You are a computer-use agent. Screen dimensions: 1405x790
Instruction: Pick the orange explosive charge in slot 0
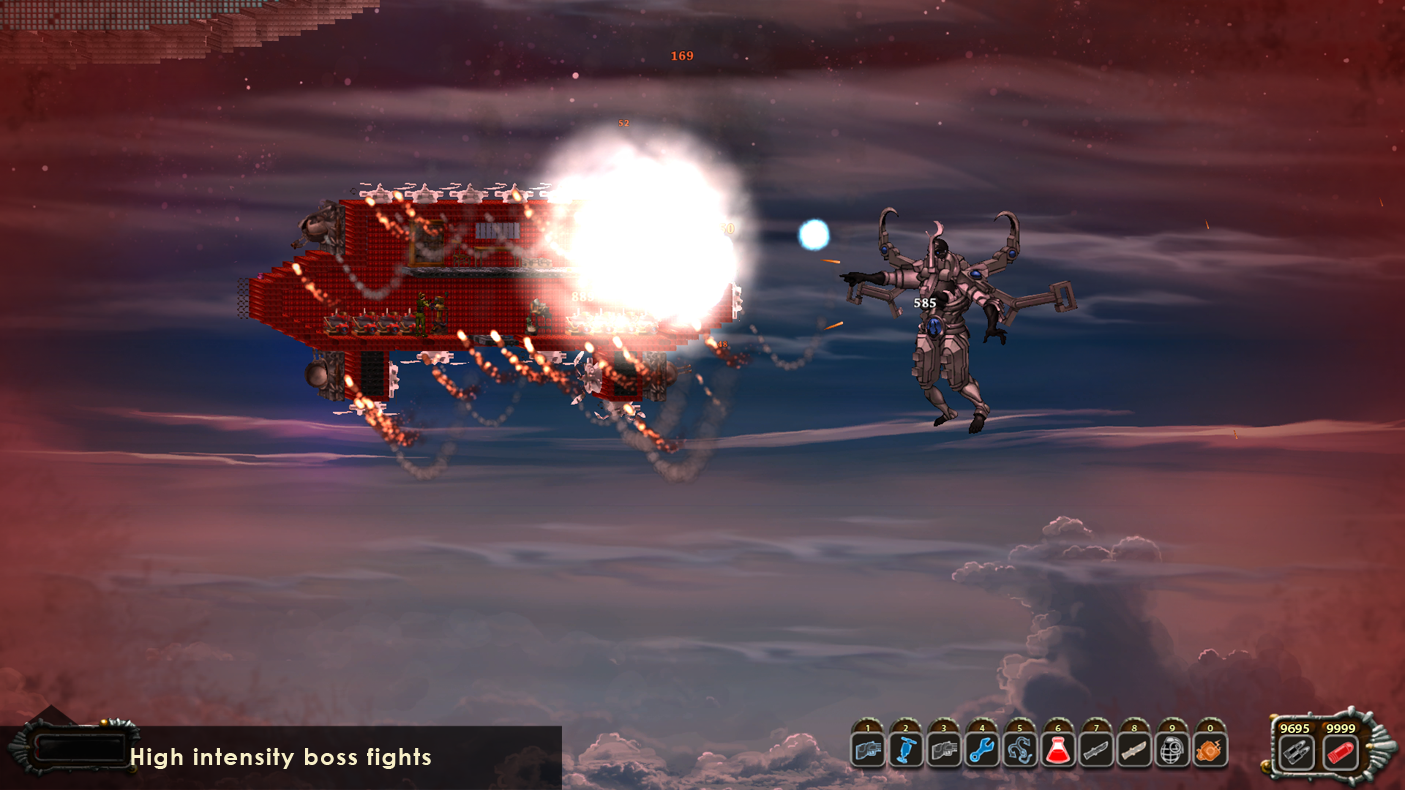pos(1209,748)
